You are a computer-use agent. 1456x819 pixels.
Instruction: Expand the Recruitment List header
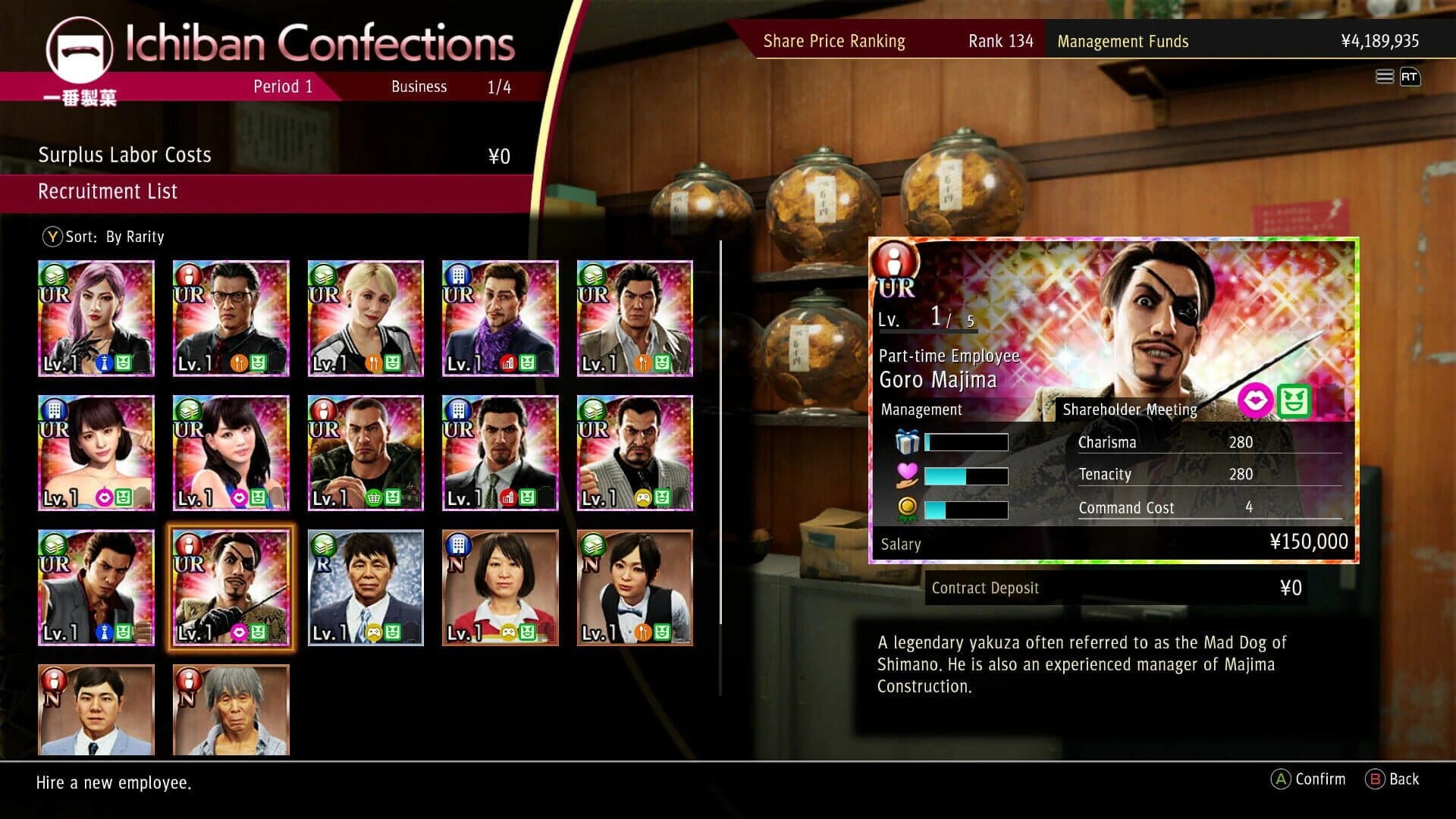coord(108,191)
